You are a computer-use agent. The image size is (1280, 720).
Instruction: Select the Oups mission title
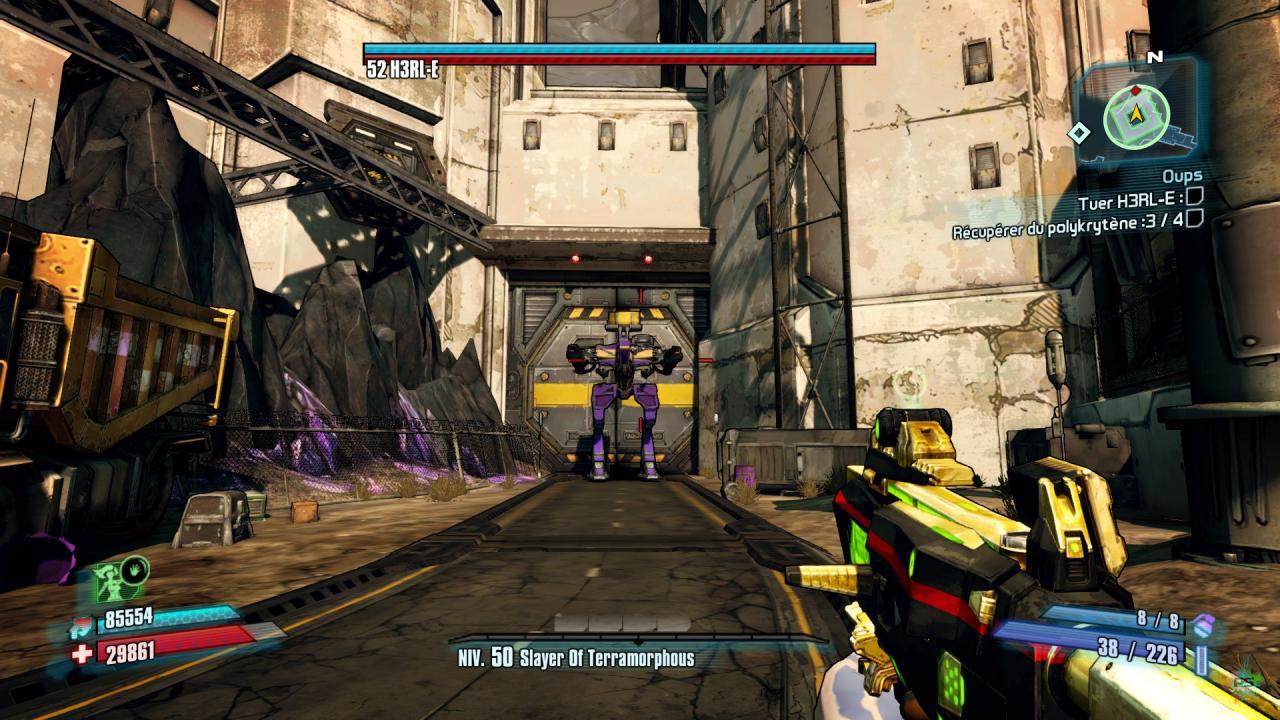tap(1181, 176)
